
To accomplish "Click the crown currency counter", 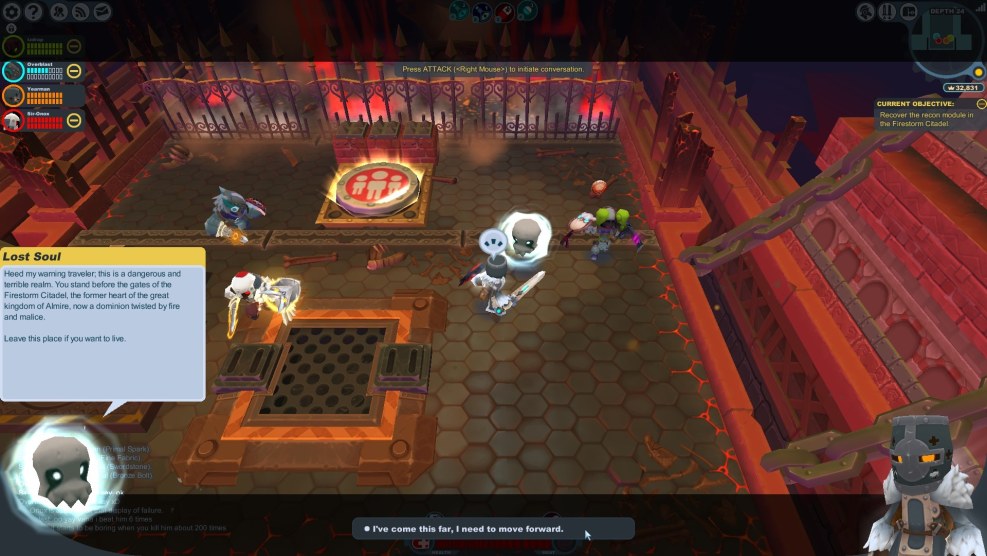I will (x=963, y=88).
